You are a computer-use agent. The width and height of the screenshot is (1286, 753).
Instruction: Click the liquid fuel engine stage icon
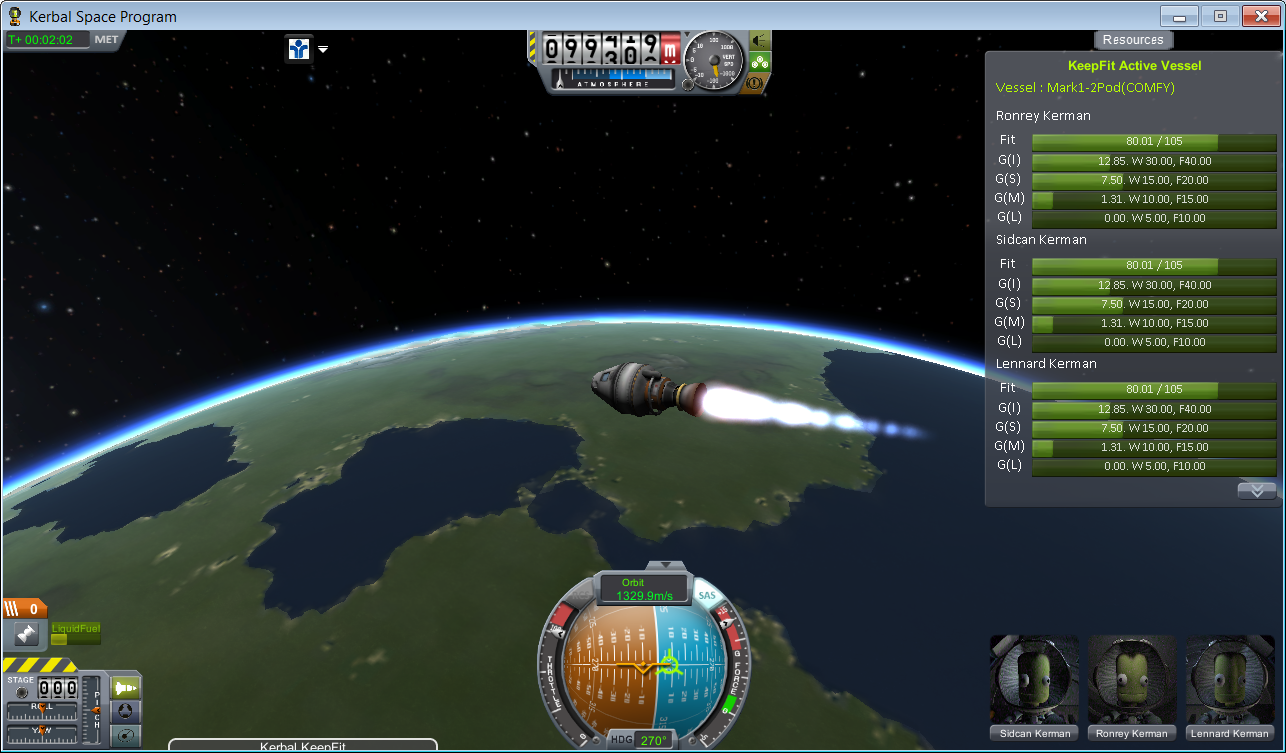[26, 634]
